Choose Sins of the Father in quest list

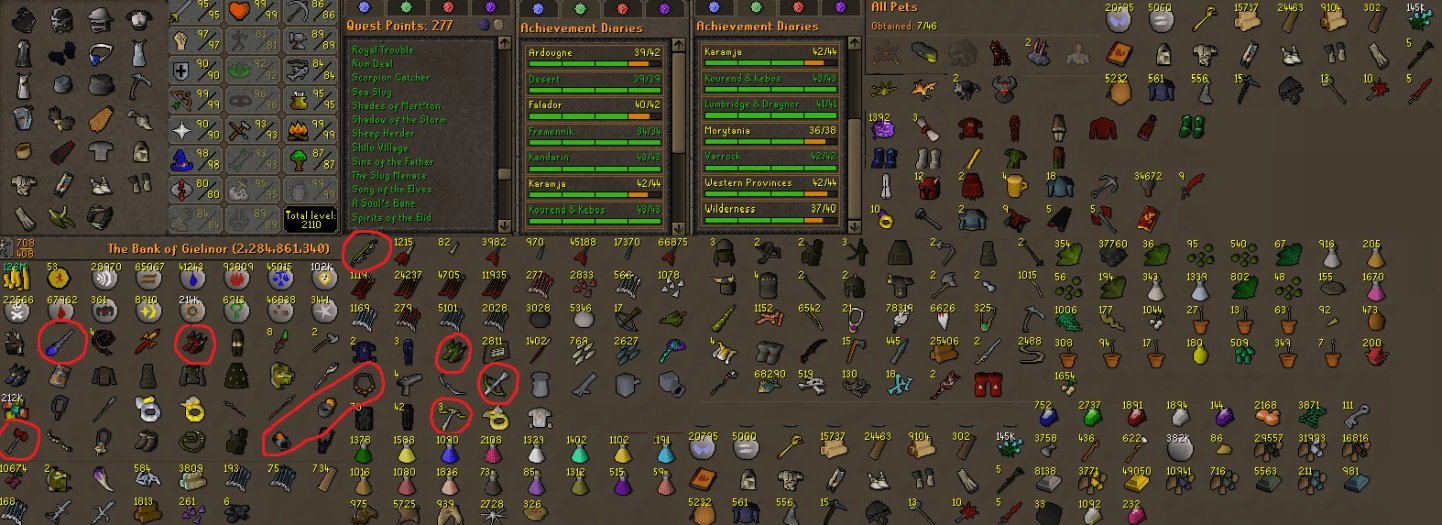[394, 161]
